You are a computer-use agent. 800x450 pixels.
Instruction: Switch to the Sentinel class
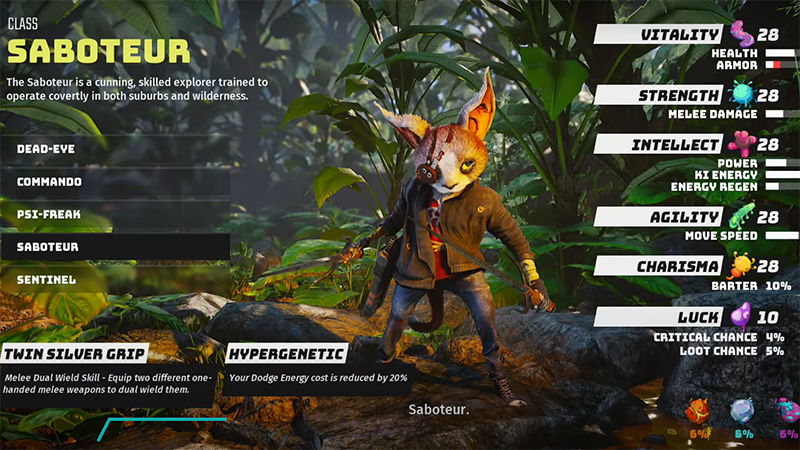[115, 280]
